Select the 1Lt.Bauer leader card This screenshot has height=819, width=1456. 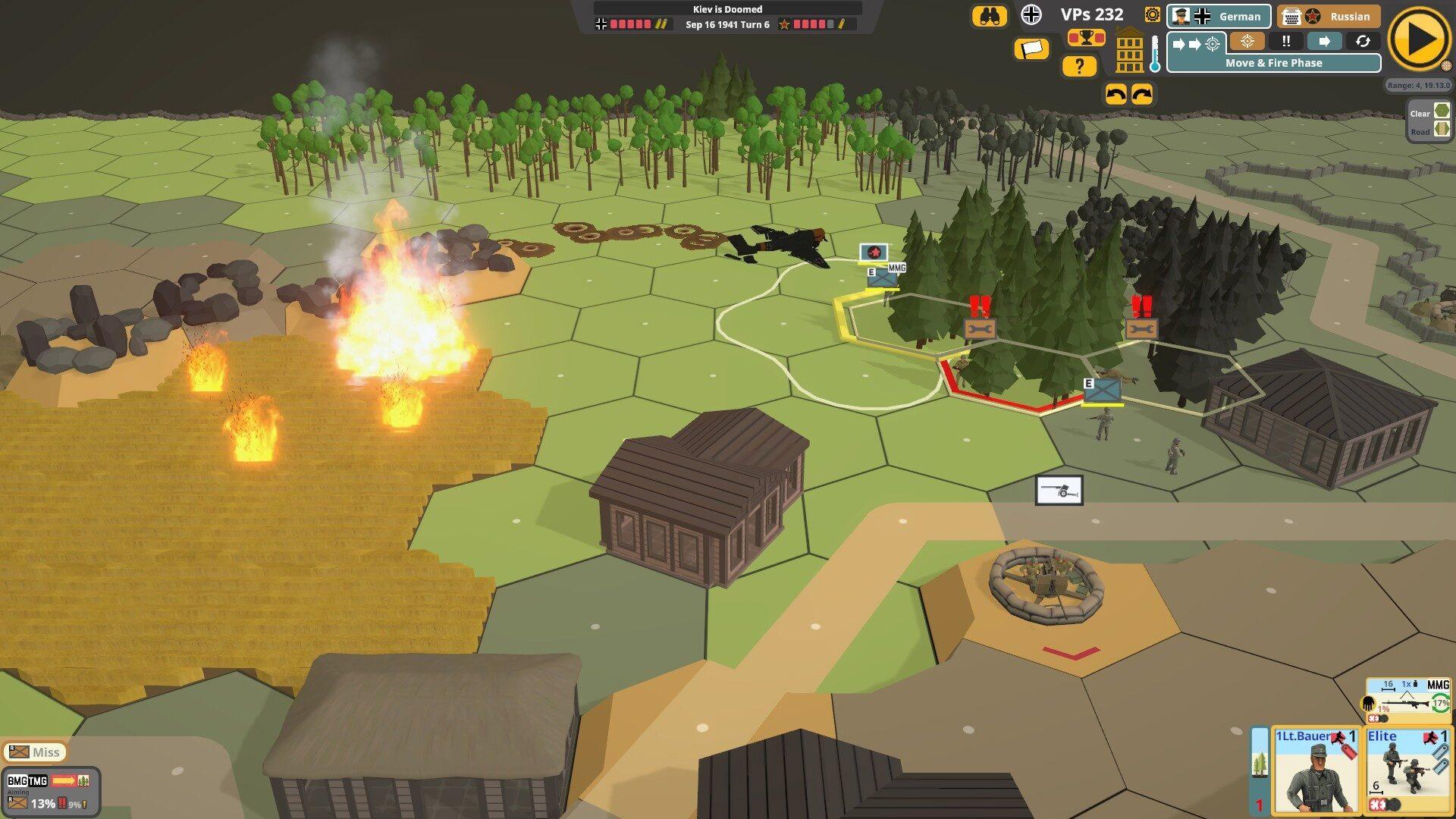tap(1316, 770)
